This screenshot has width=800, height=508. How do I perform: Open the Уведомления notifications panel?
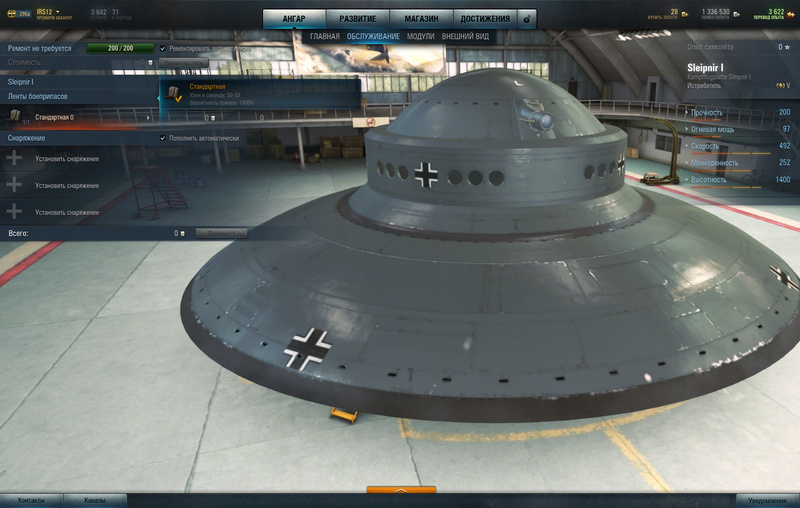pyautogui.click(x=767, y=499)
